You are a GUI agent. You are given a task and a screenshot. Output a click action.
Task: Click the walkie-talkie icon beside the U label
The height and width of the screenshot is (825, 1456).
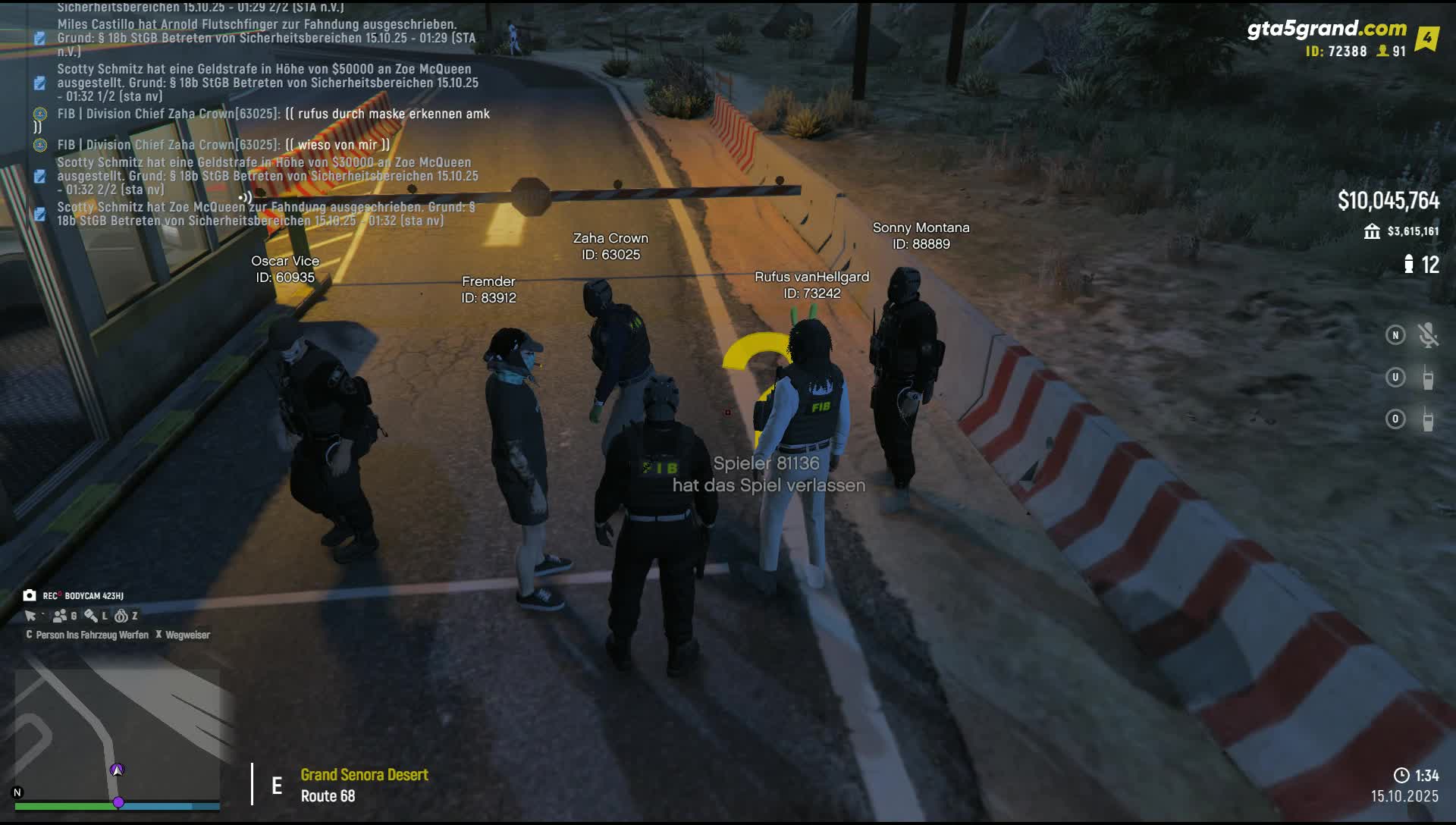[1428, 378]
